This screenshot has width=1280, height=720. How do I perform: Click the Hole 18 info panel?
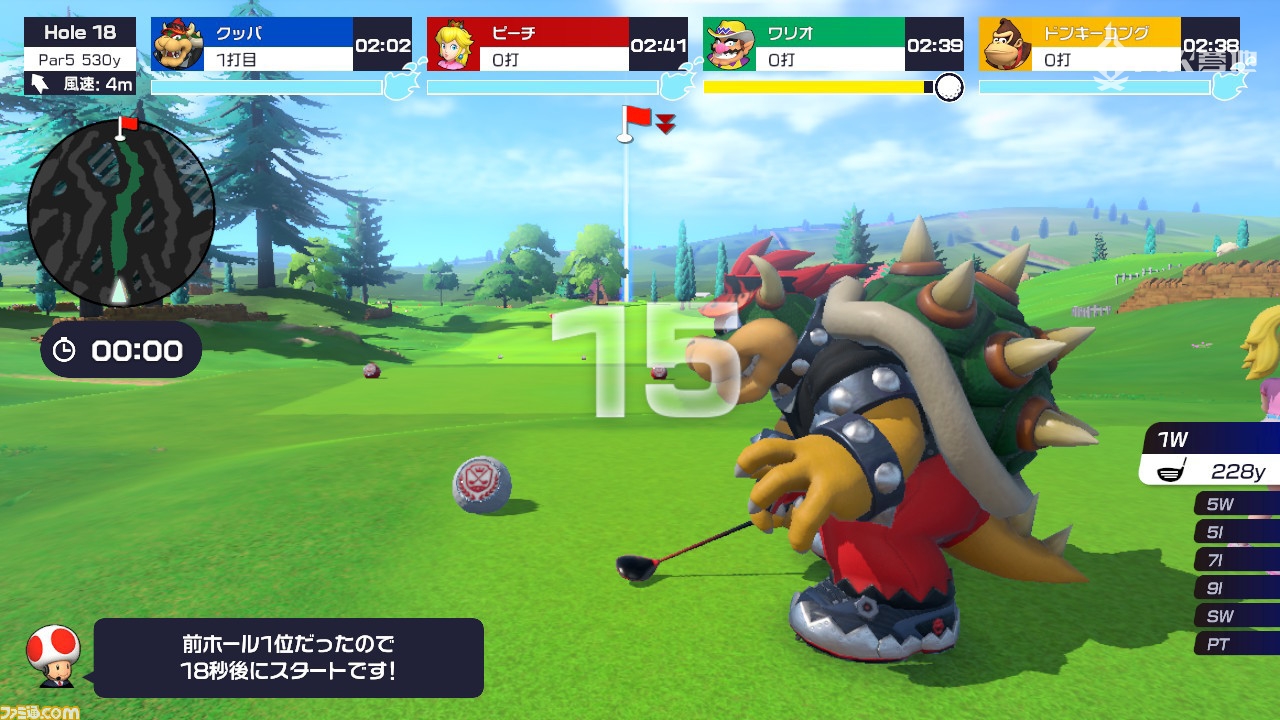80,57
